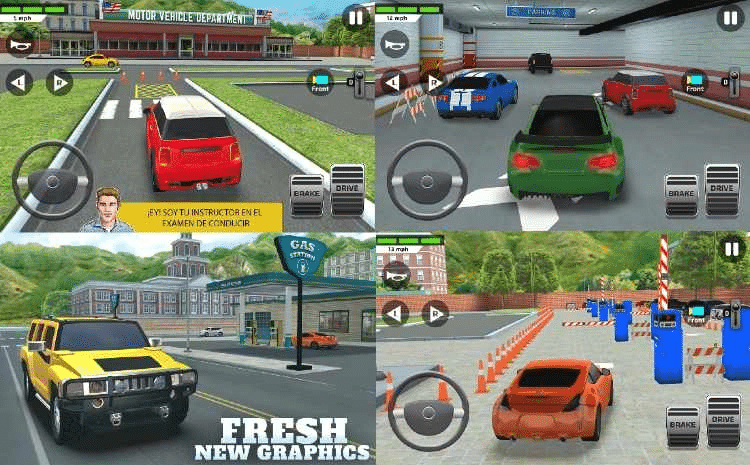This screenshot has width=750, height=465.
Task: Pause the game in the red car scene
Action: point(354,16)
